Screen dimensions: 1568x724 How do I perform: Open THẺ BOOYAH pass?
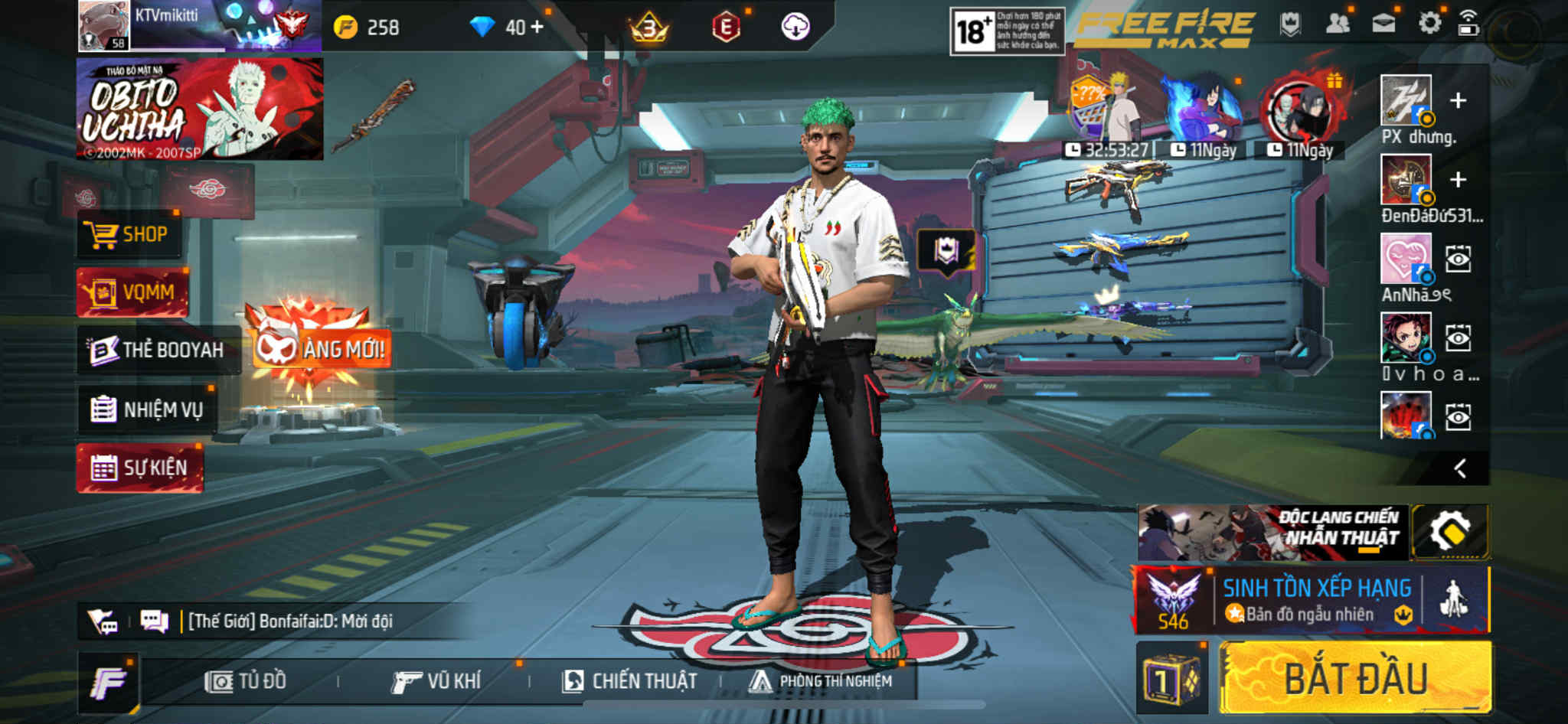[158, 350]
